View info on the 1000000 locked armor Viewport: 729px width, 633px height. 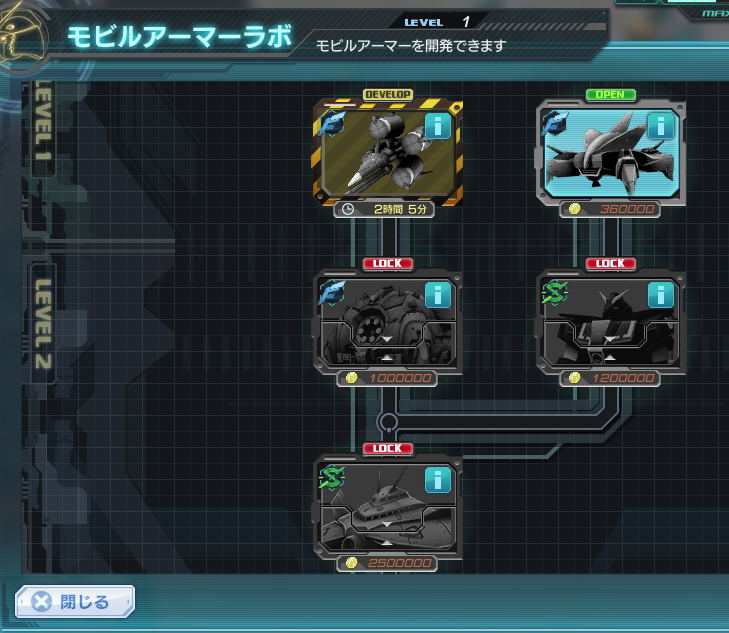click(437, 295)
